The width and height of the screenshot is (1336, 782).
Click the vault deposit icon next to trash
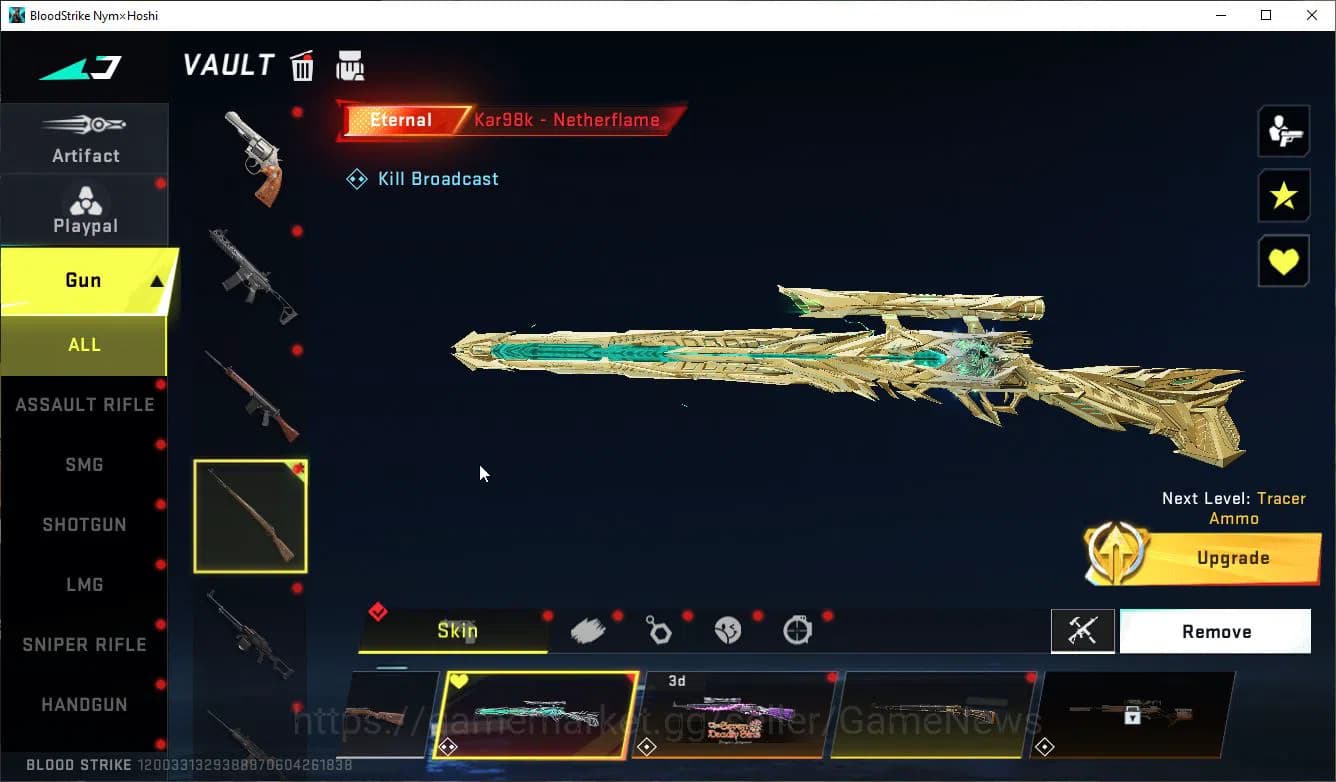(x=348, y=64)
